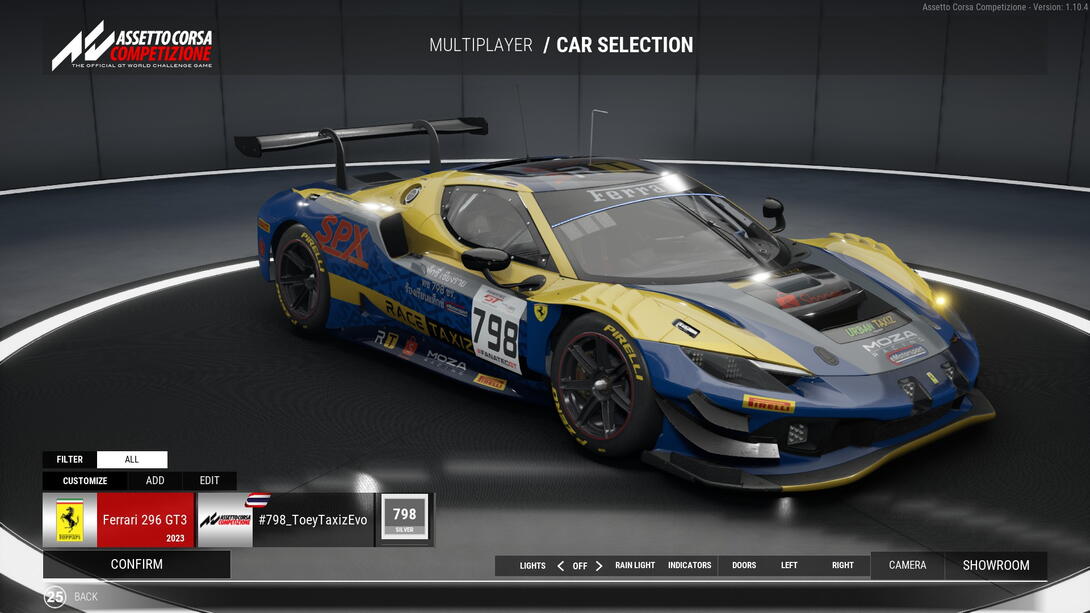Image resolution: width=1090 pixels, height=613 pixels.
Task: Switch the SHOWROOM environment
Action: pos(996,565)
